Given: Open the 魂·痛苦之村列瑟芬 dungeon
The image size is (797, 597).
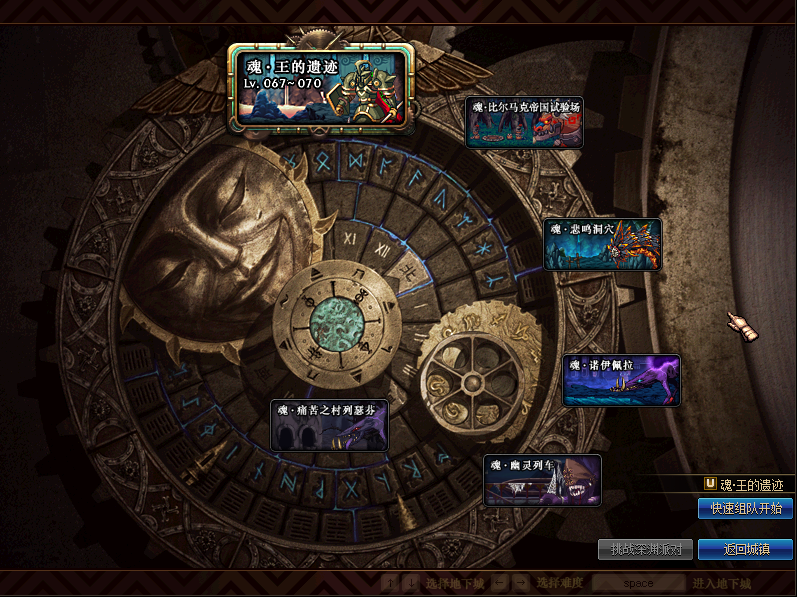Looking at the screenshot, I should 329,425.
